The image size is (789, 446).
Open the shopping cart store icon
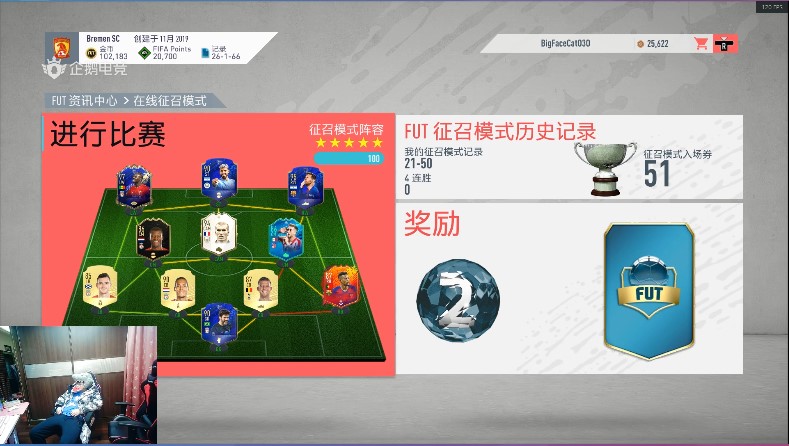[x=701, y=44]
